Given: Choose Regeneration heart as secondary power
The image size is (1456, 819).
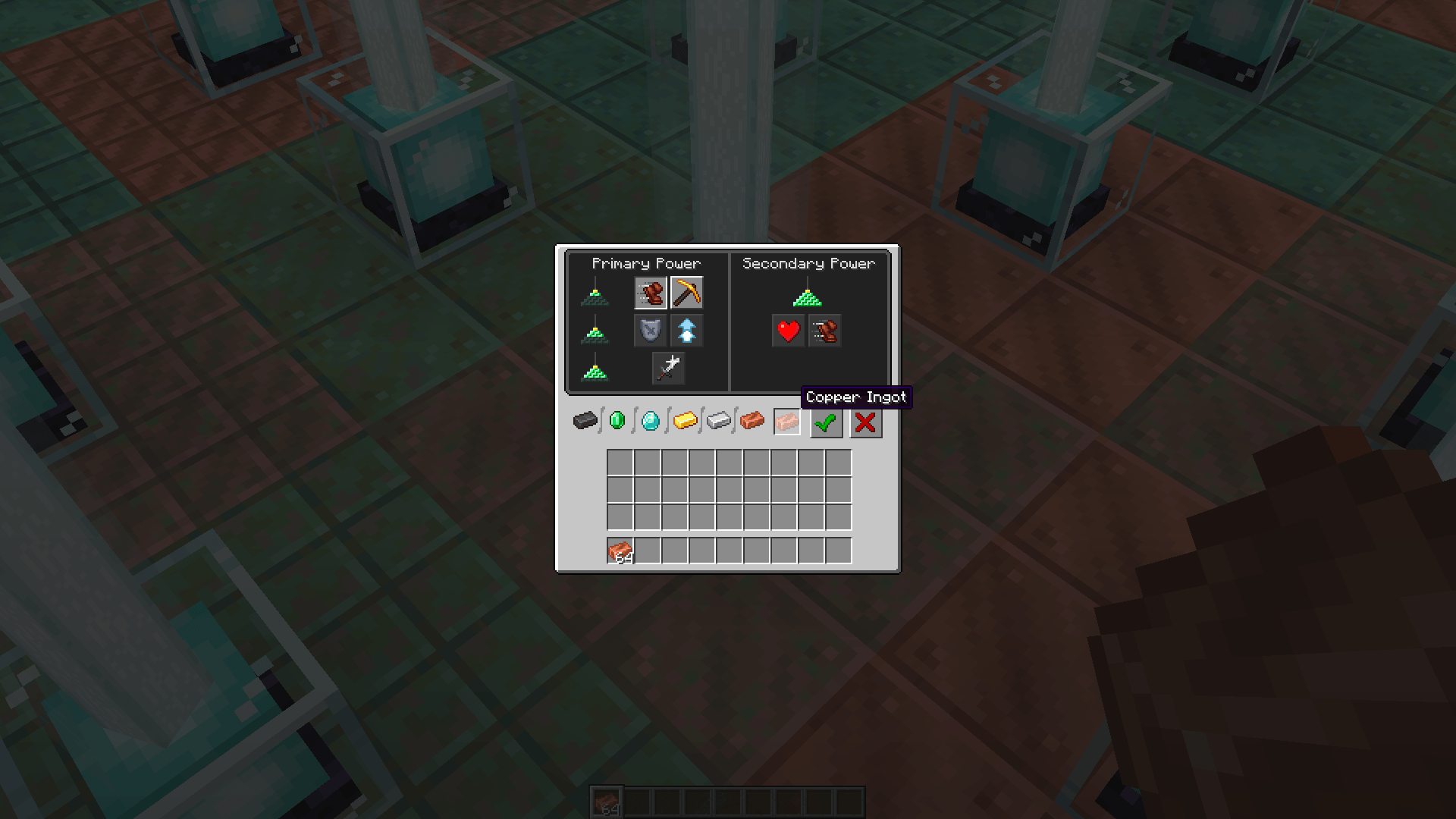Looking at the screenshot, I should click(788, 331).
